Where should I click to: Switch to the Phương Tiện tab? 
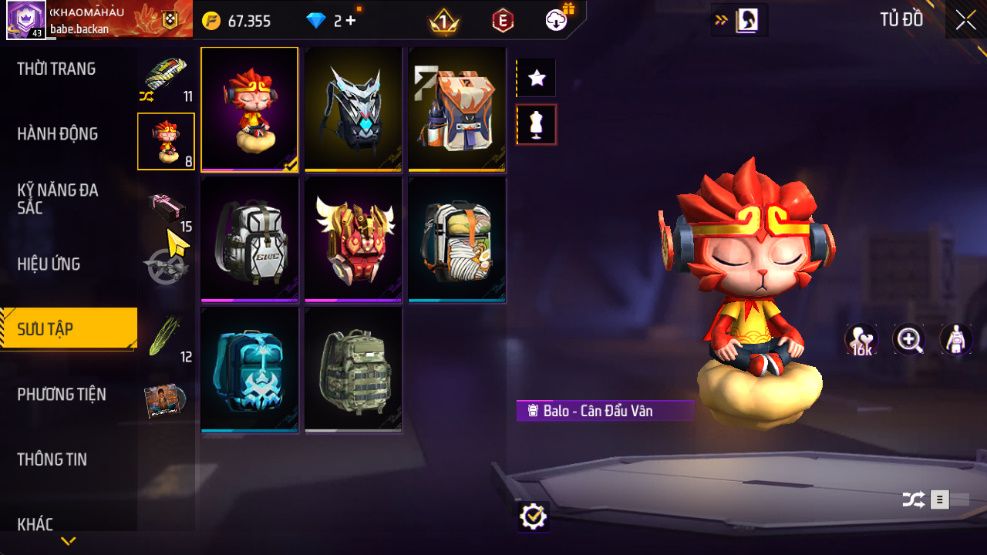pos(62,394)
